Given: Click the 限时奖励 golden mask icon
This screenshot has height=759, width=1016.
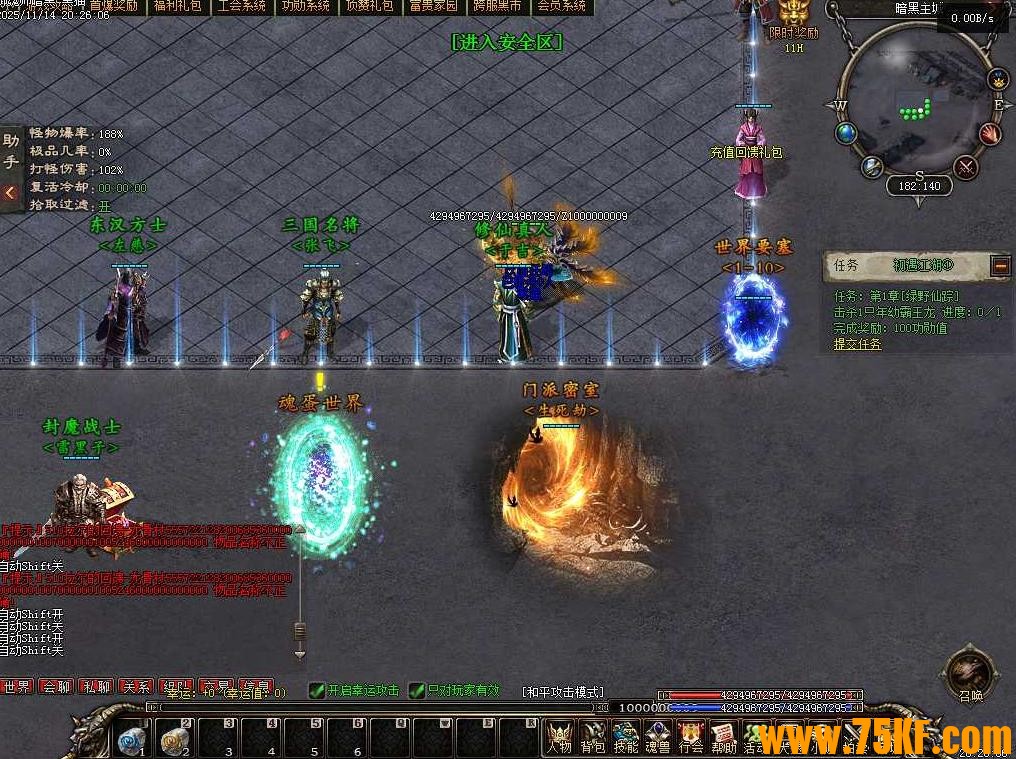Looking at the screenshot, I should (x=794, y=13).
